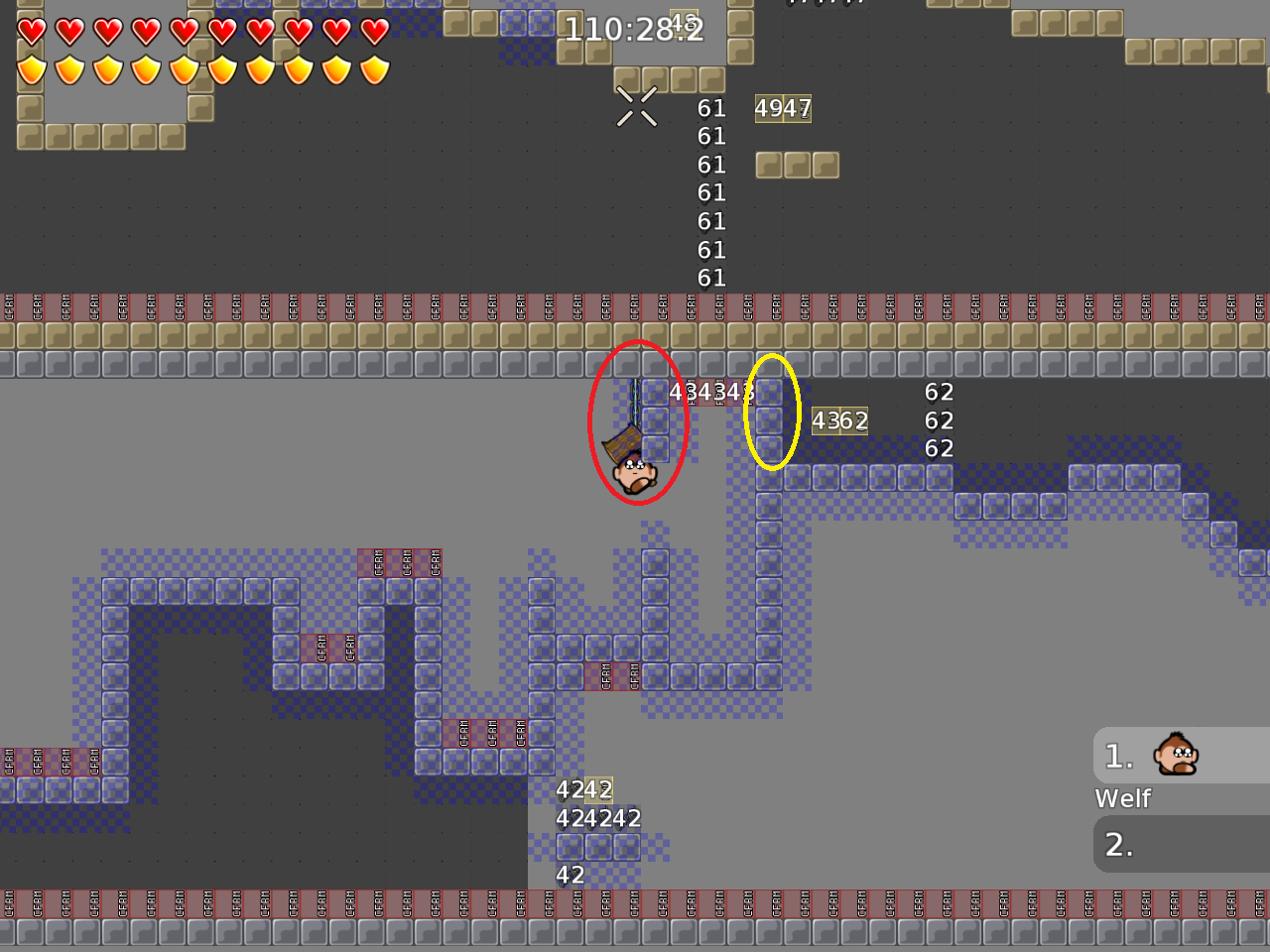The width and height of the screenshot is (1270, 952).
Task: Click the yellow 4947 score label
Action: [x=784, y=109]
